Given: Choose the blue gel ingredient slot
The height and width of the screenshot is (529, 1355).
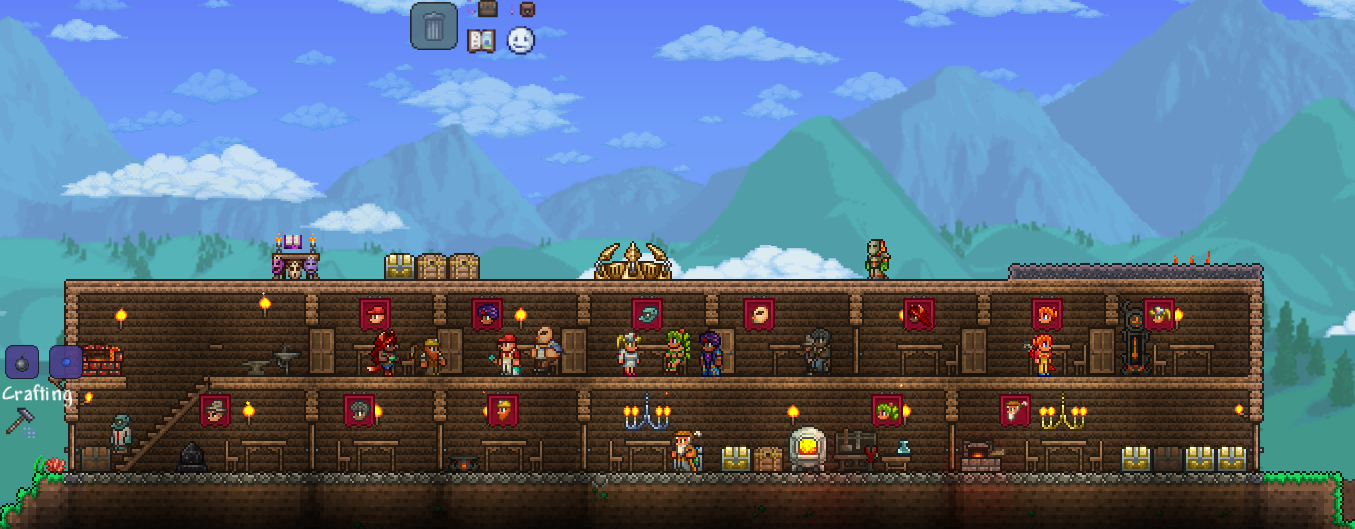Looking at the screenshot, I should 66,361.
